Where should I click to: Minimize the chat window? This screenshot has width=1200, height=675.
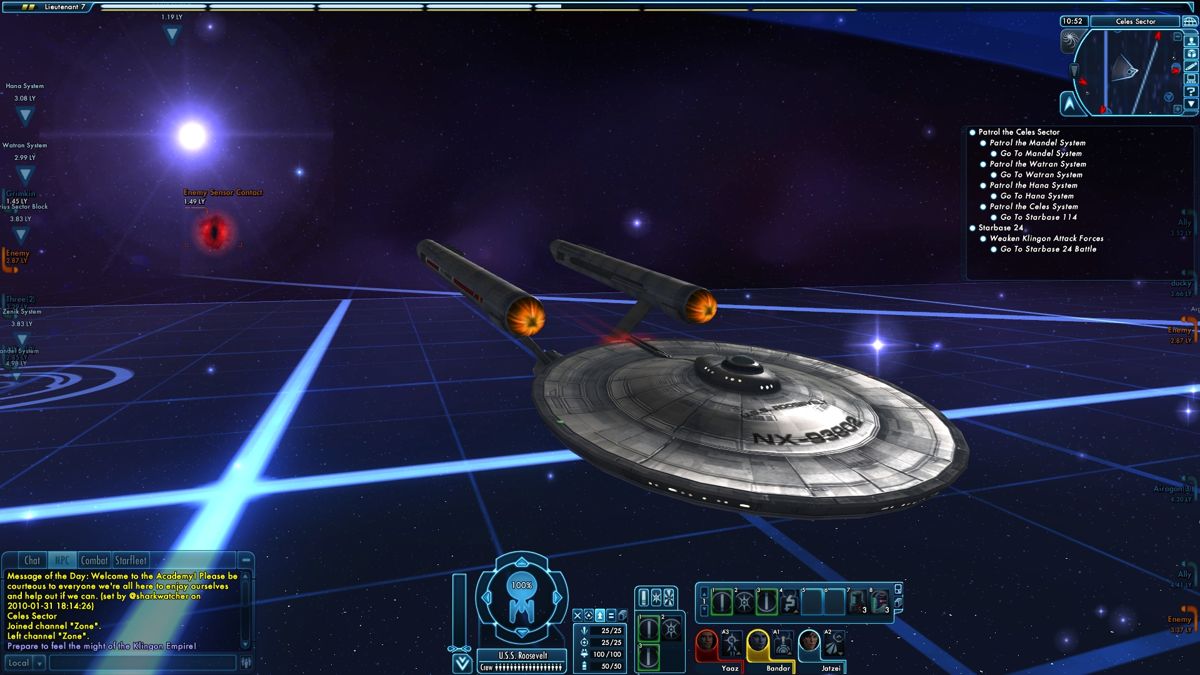247,561
